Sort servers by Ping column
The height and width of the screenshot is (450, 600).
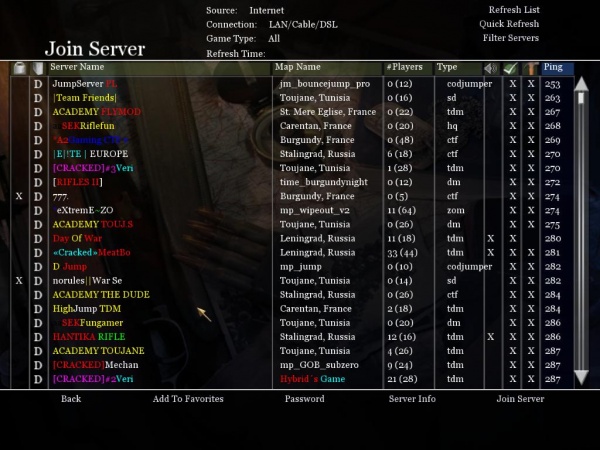(553, 67)
